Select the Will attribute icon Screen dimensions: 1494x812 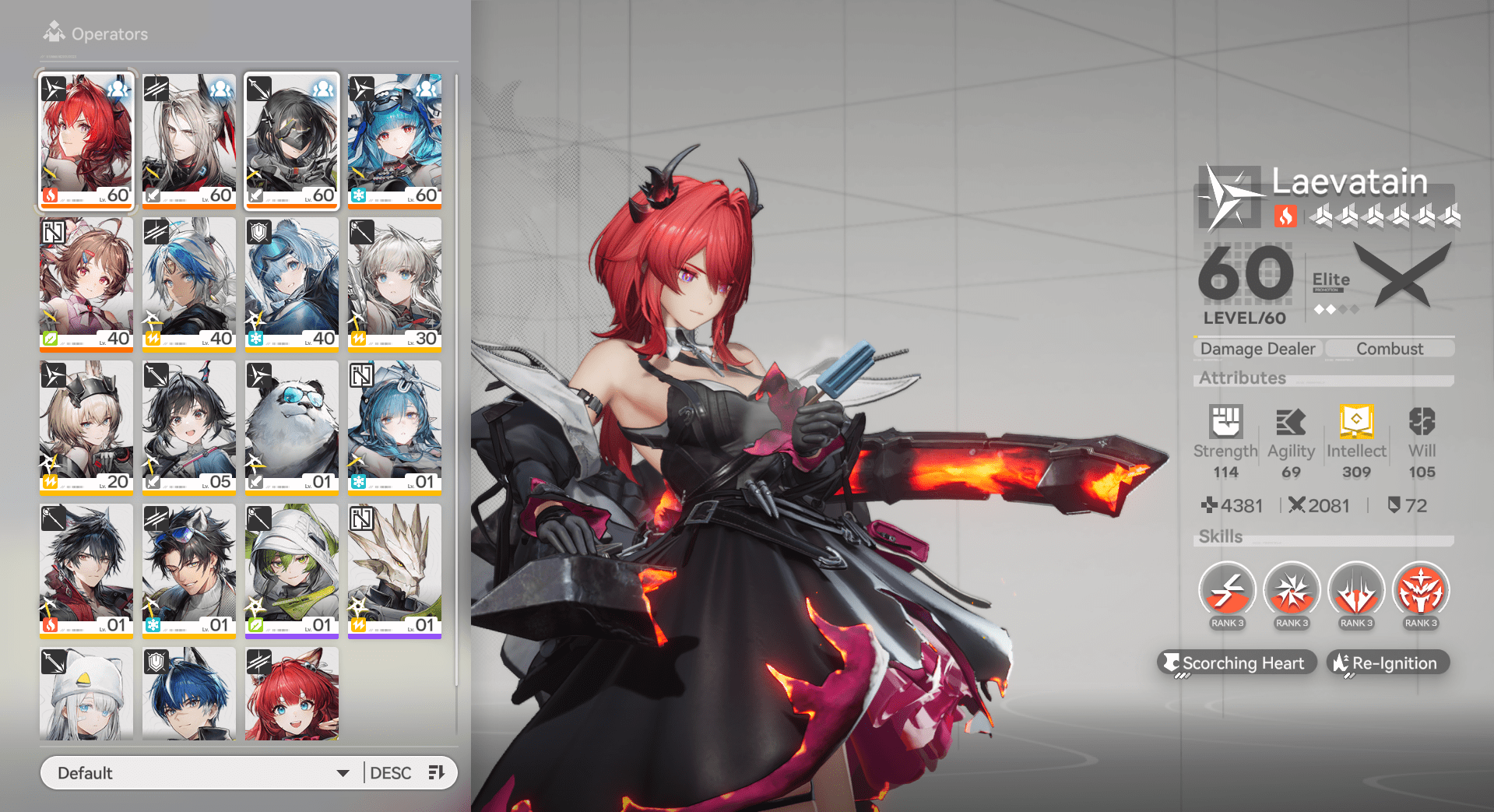pyautogui.click(x=1422, y=420)
